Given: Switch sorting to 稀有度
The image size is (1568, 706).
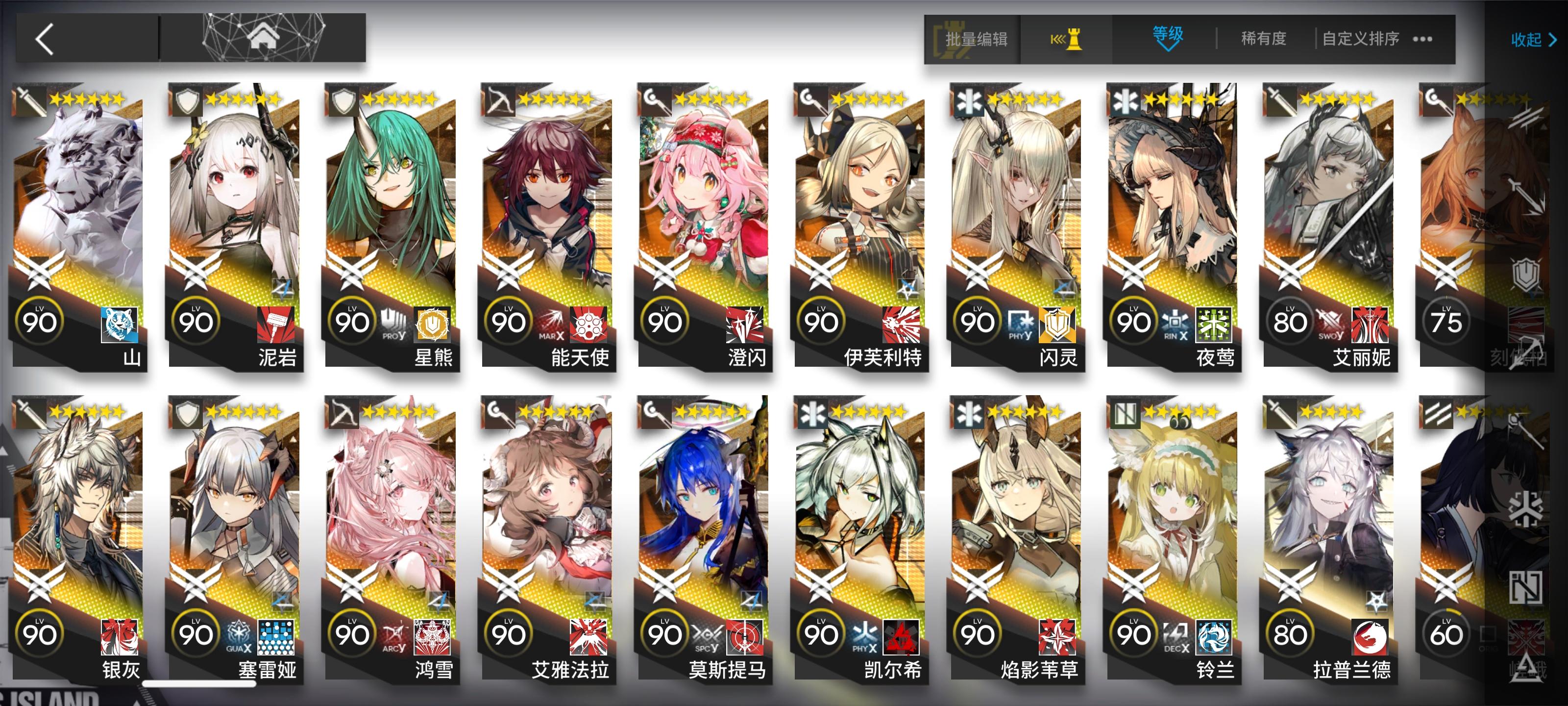Looking at the screenshot, I should pos(1261,38).
